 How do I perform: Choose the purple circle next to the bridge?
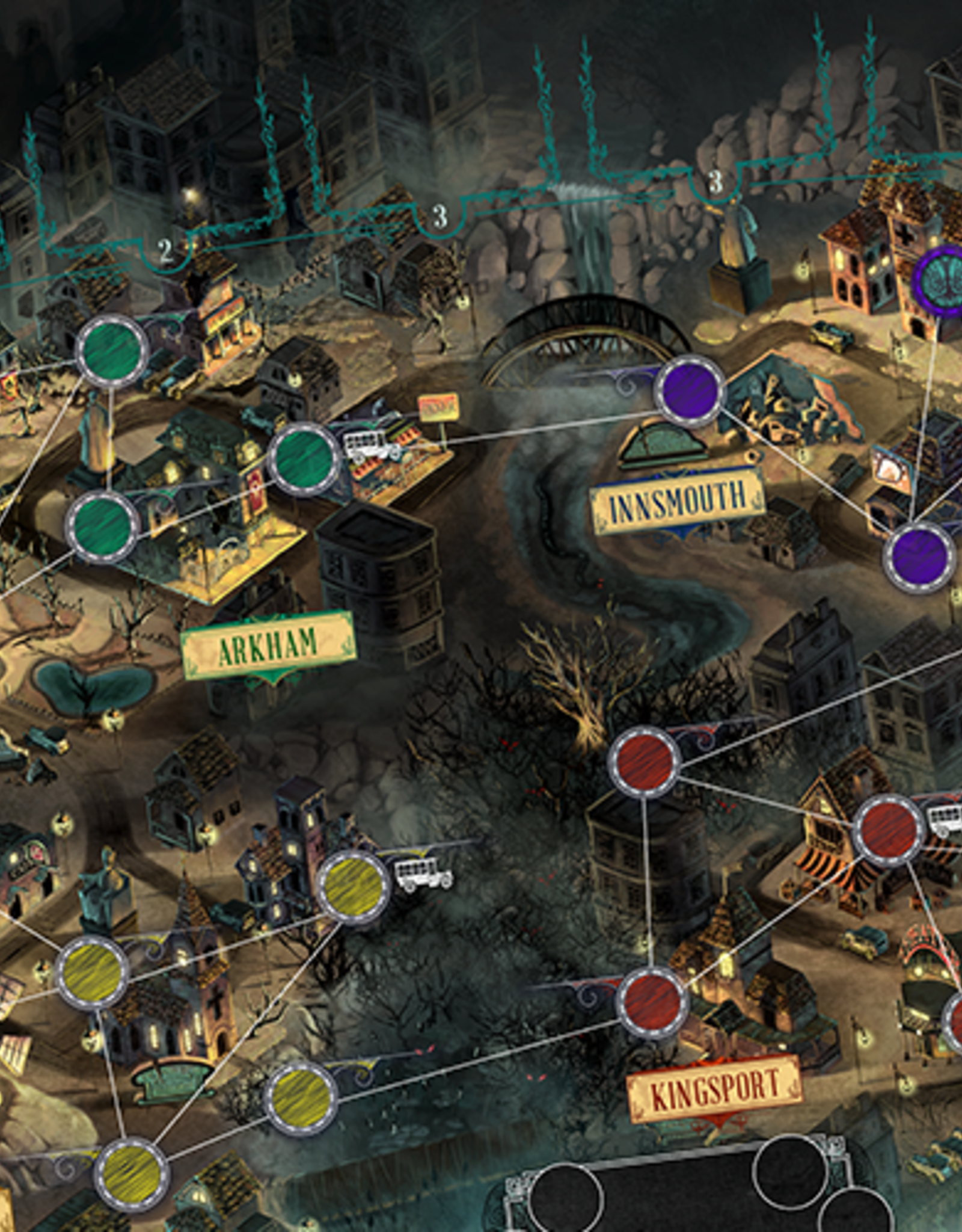[x=690, y=390]
